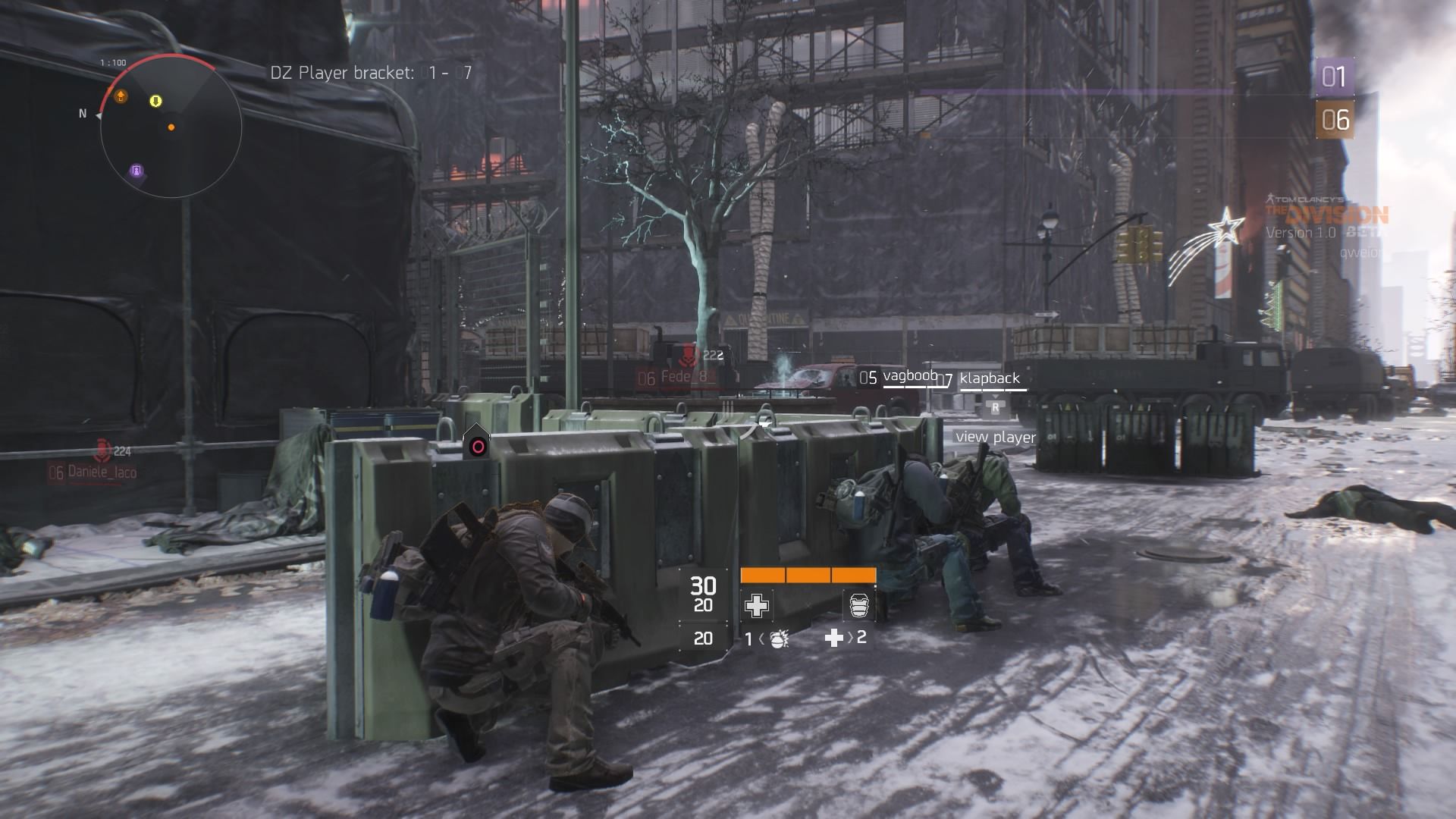Activate the First Aid cross skill

tap(756, 605)
